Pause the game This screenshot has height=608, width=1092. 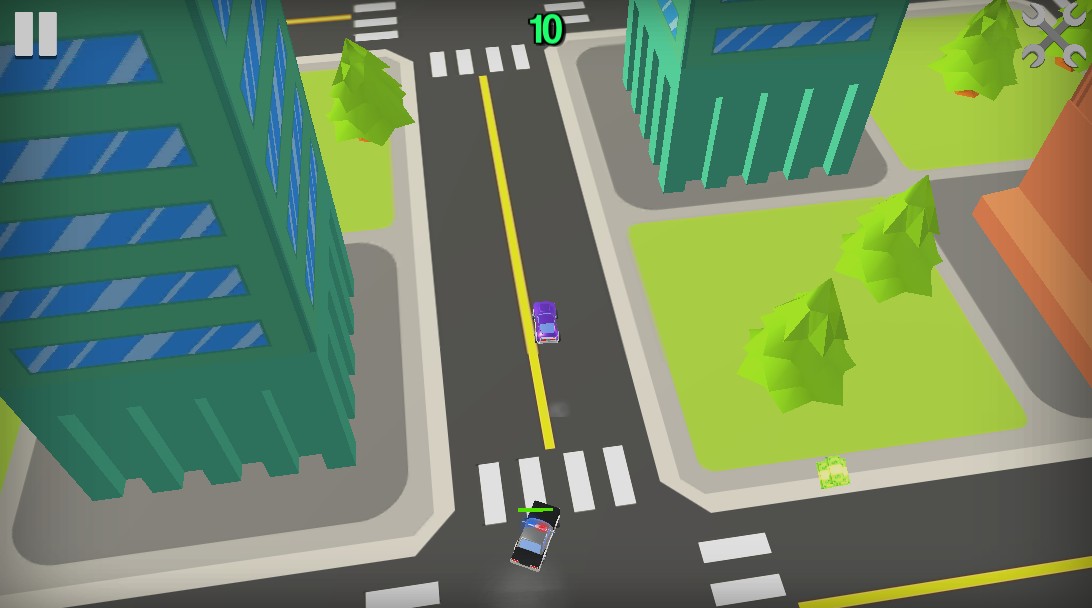click(x=36, y=33)
